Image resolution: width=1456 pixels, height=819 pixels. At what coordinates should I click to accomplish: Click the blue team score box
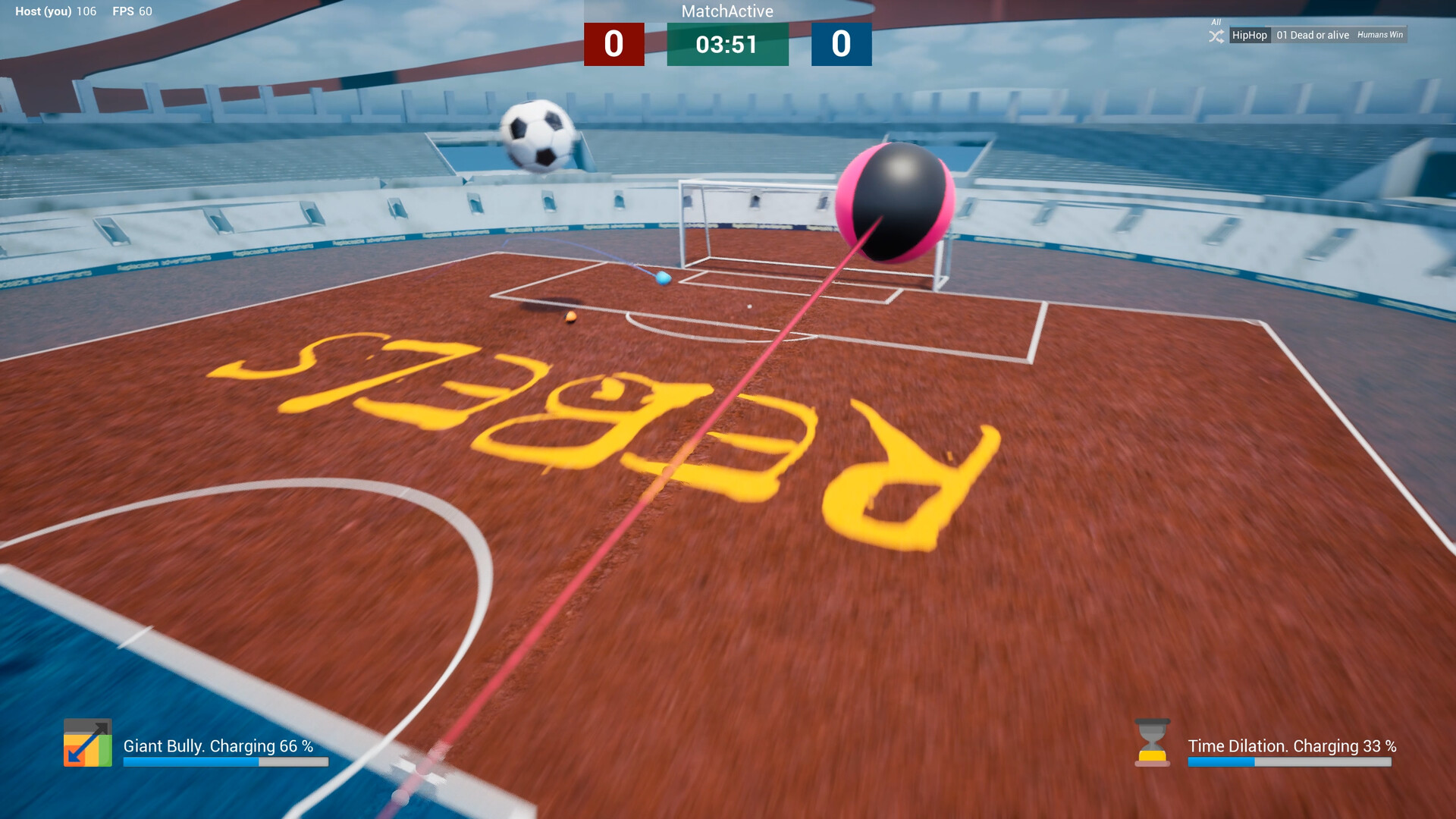pyautogui.click(x=841, y=45)
